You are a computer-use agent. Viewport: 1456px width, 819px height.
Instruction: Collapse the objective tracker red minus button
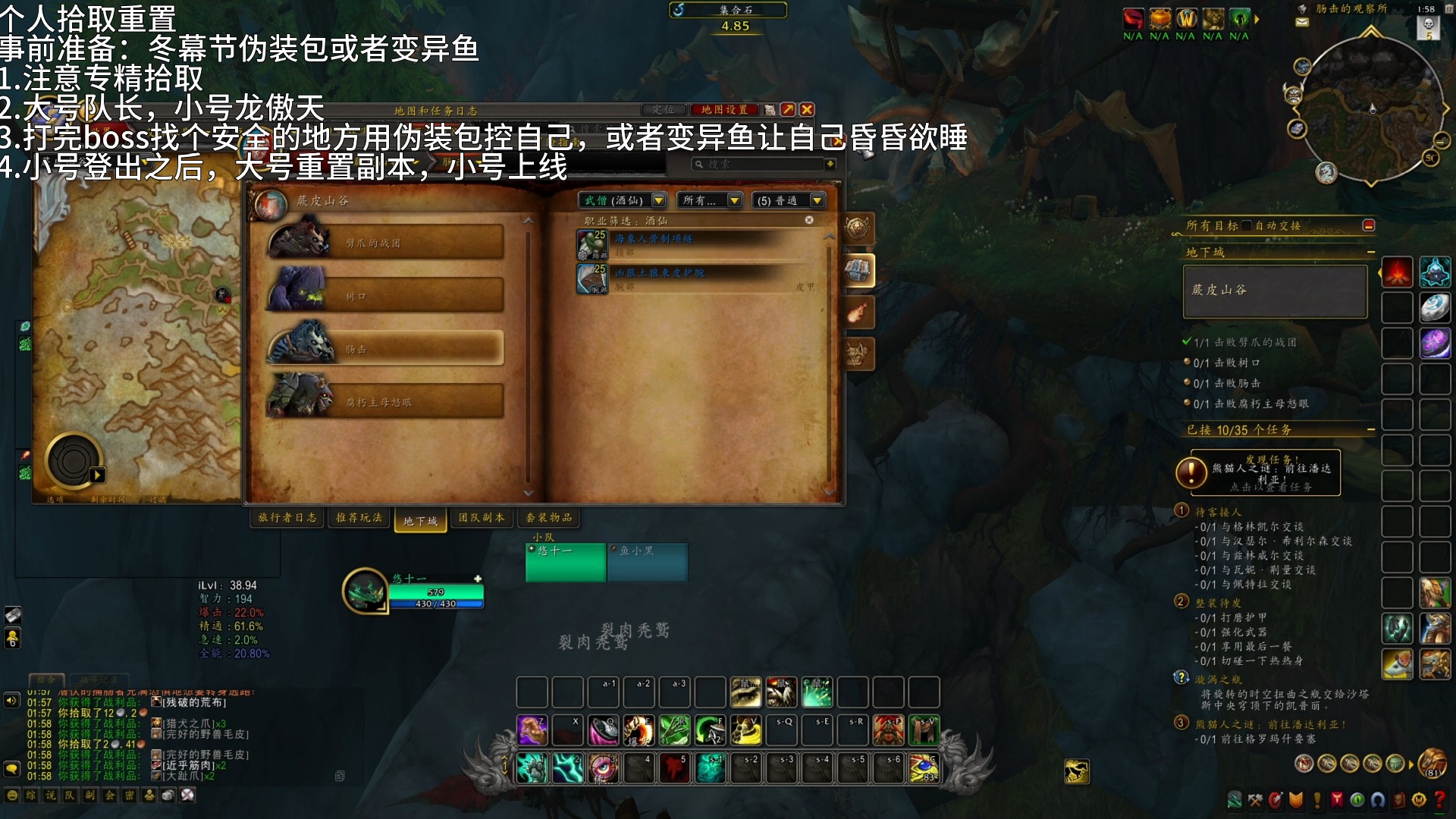coord(1370,224)
